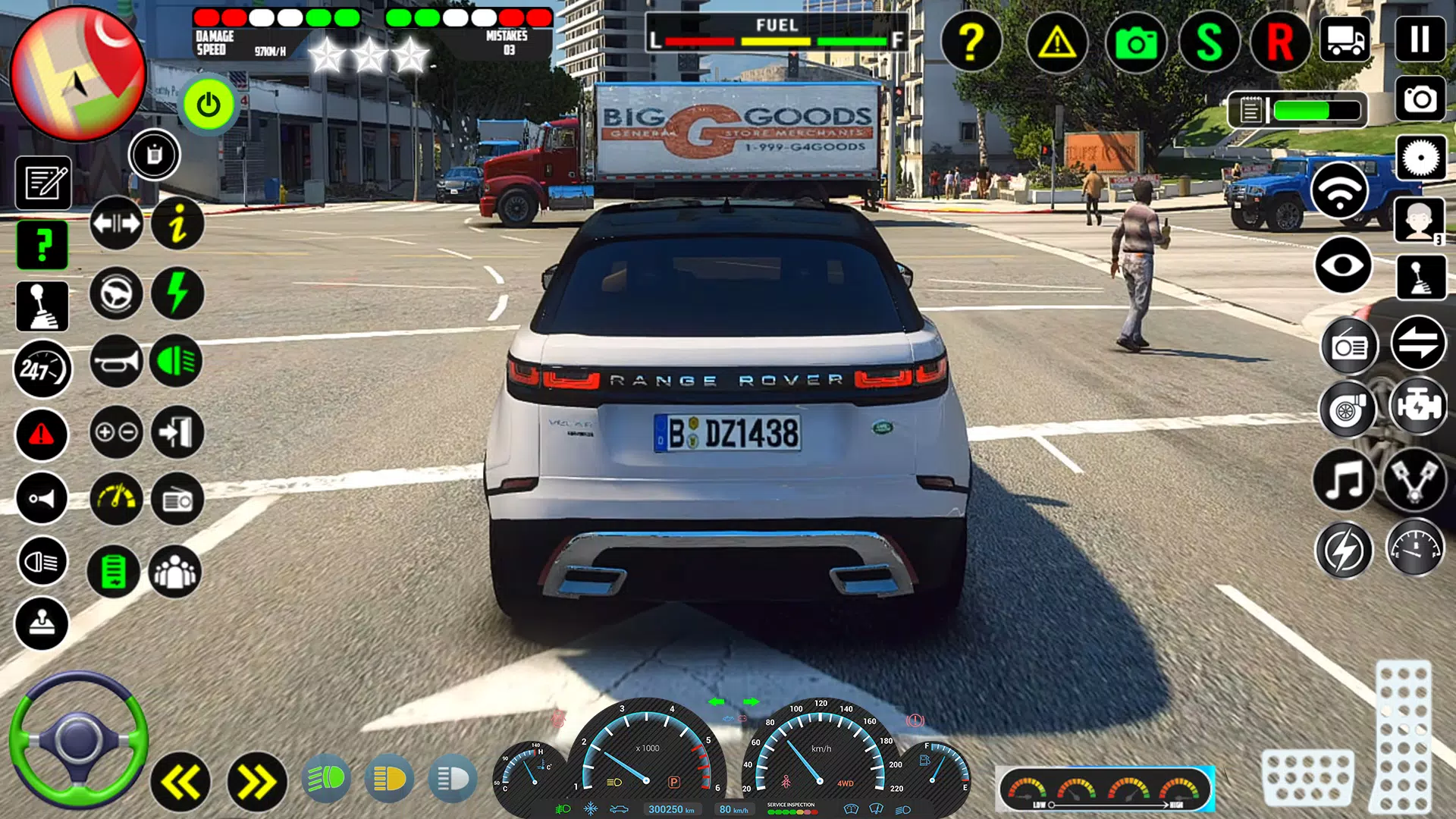Open the settings gear icon
This screenshot has width=1456, height=819.
click(x=1420, y=158)
